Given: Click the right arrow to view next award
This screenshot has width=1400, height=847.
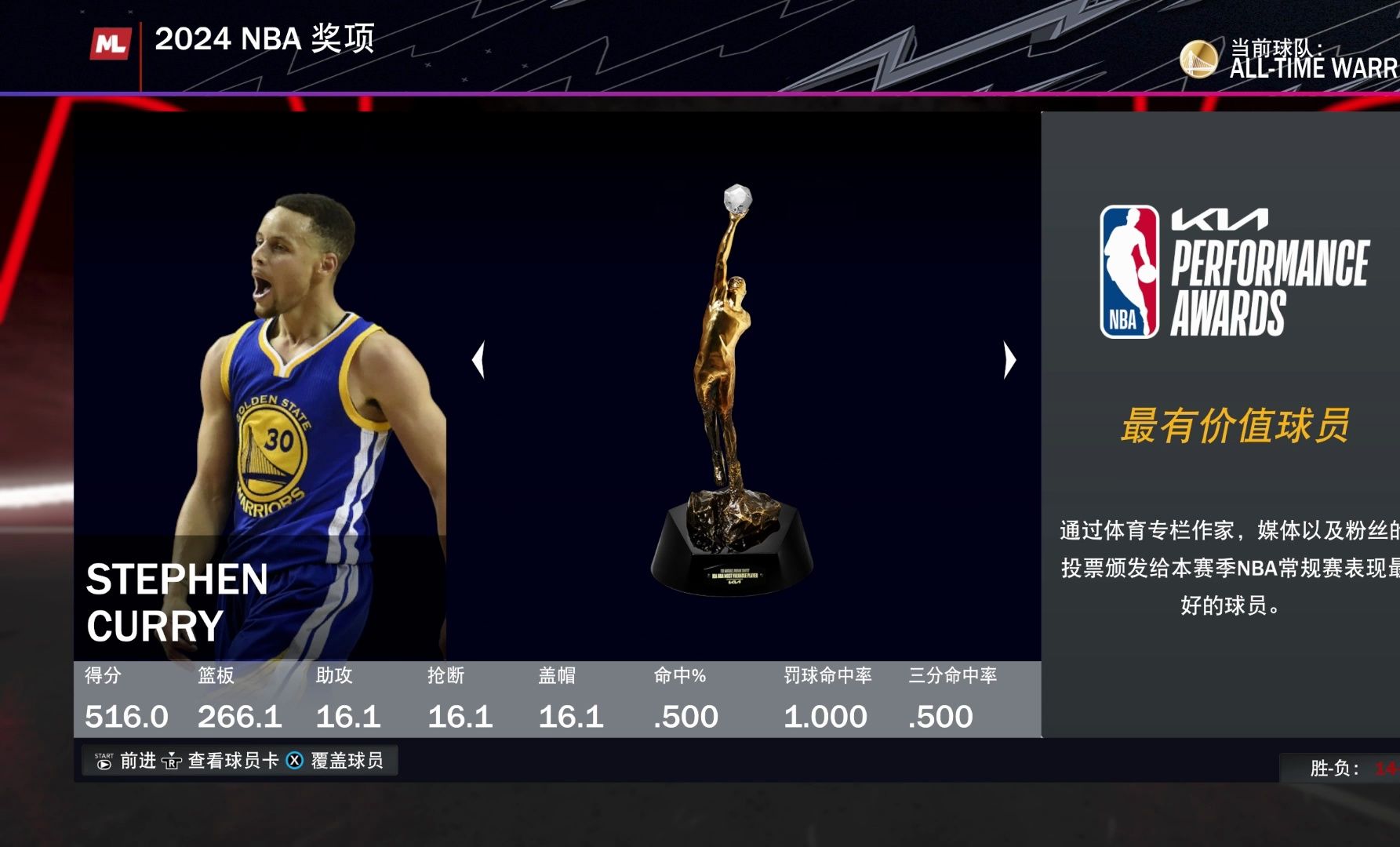Looking at the screenshot, I should click(1009, 359).
